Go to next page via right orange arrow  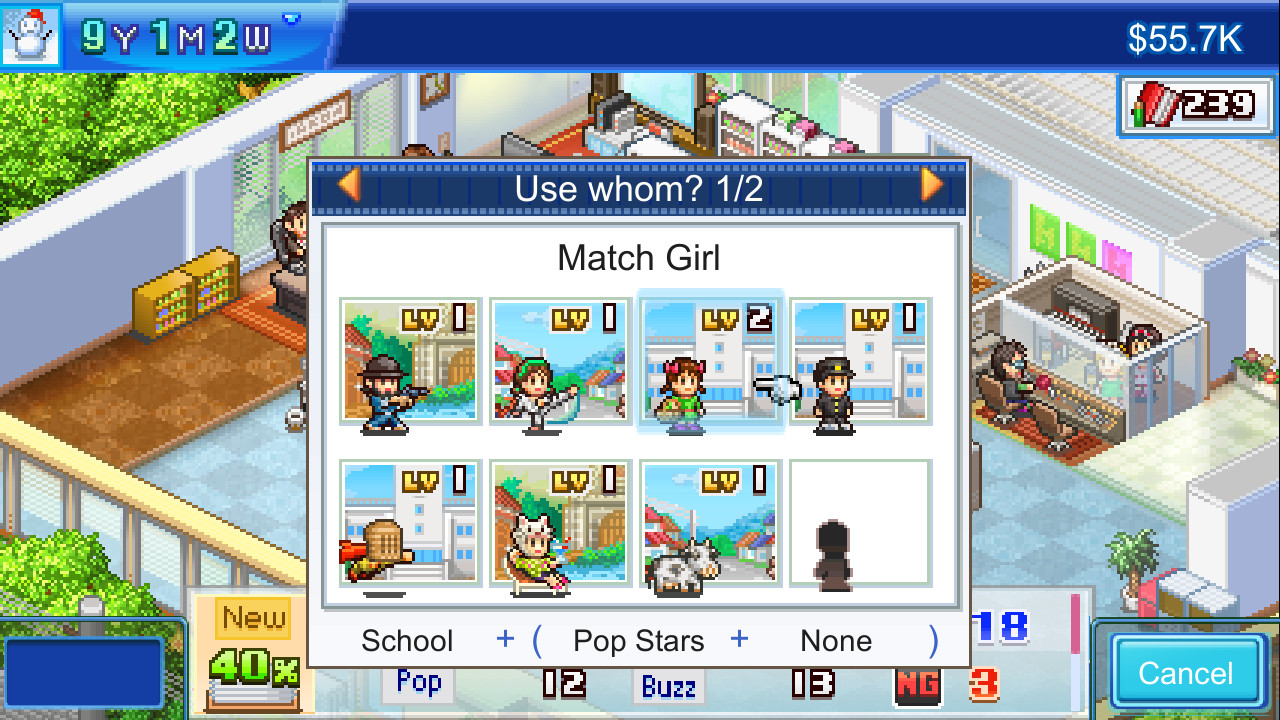[x=929, y=186]
